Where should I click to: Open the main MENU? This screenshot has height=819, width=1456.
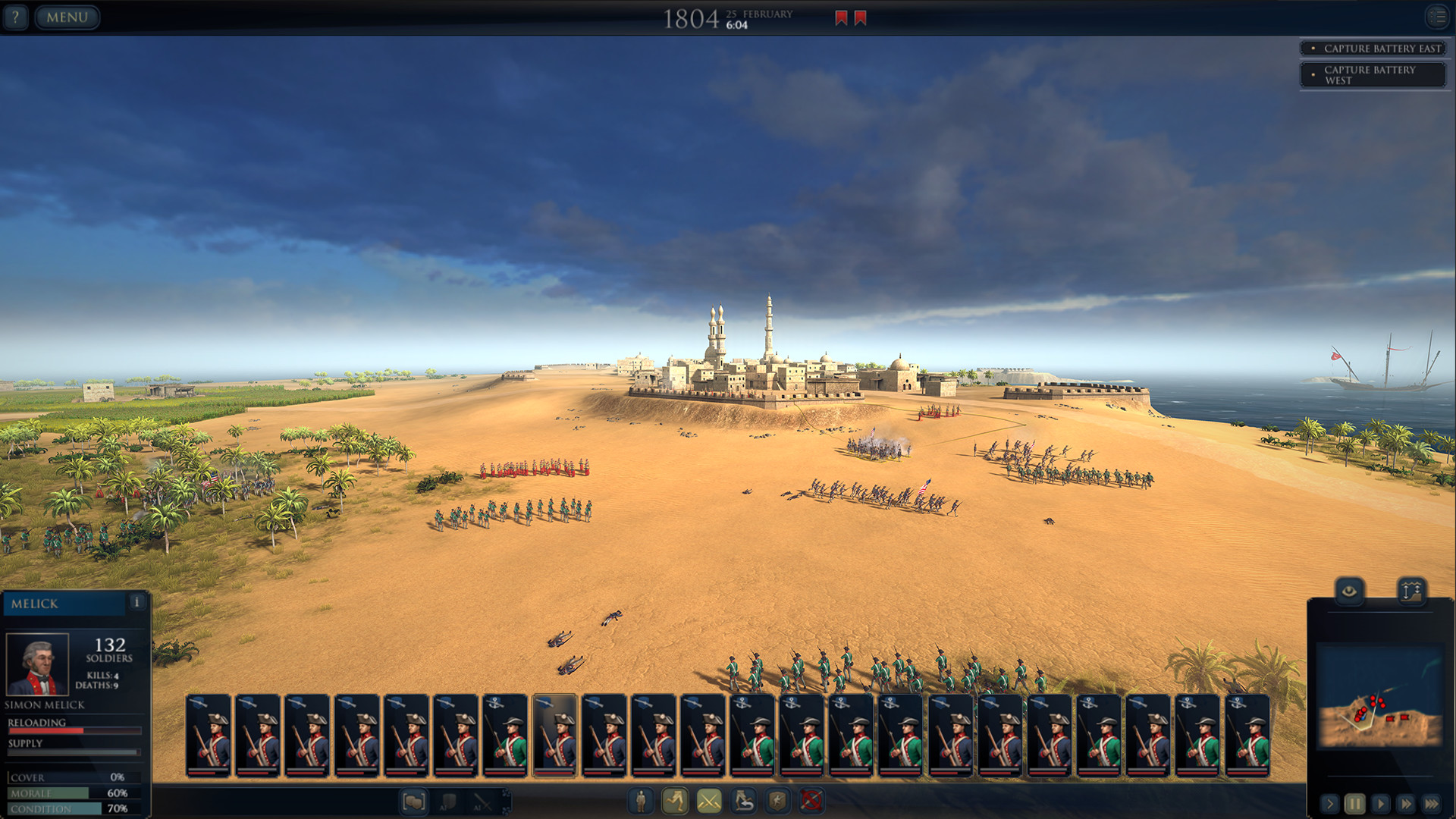67,17
